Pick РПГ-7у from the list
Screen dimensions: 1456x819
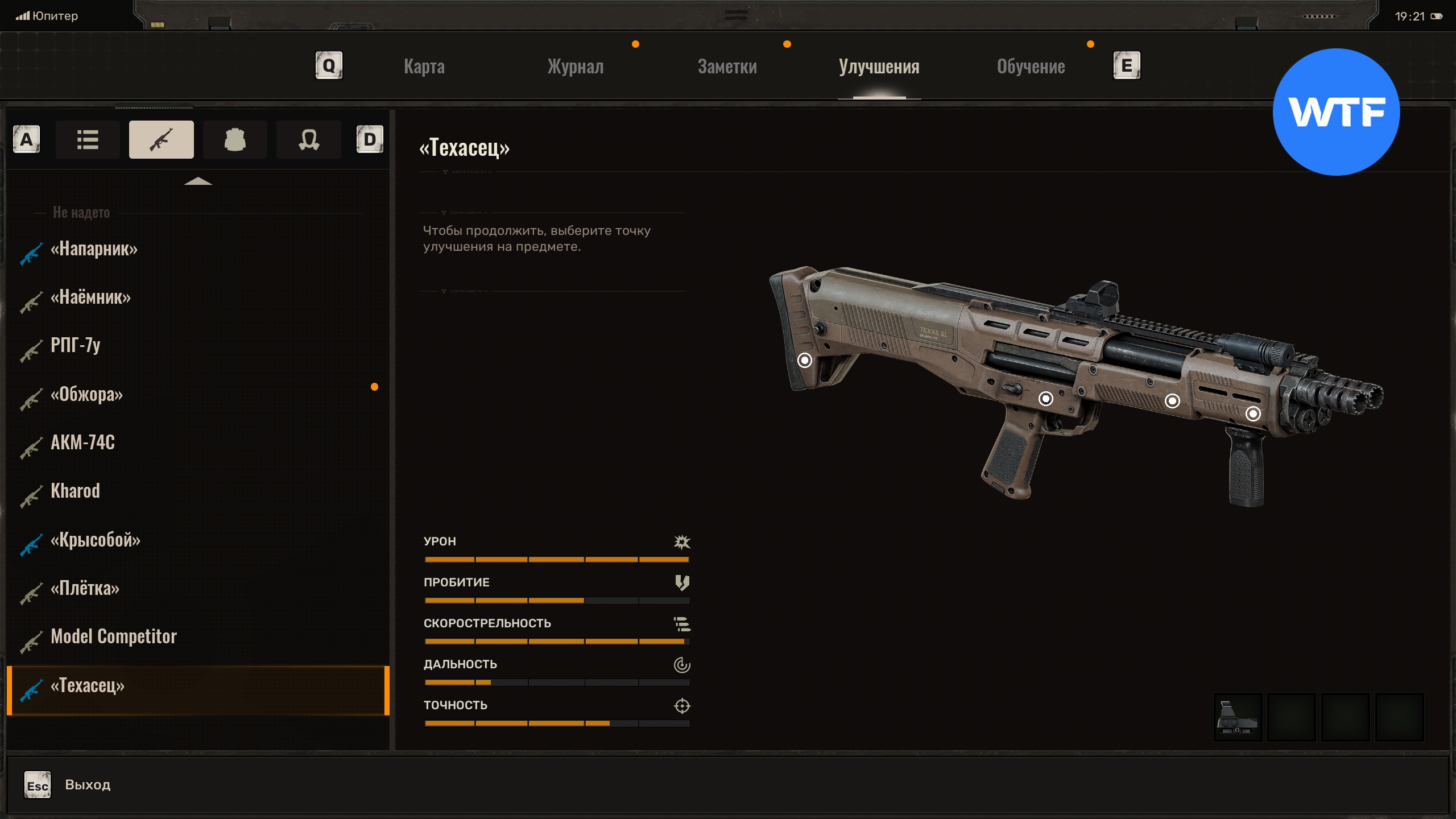(76, 345)
